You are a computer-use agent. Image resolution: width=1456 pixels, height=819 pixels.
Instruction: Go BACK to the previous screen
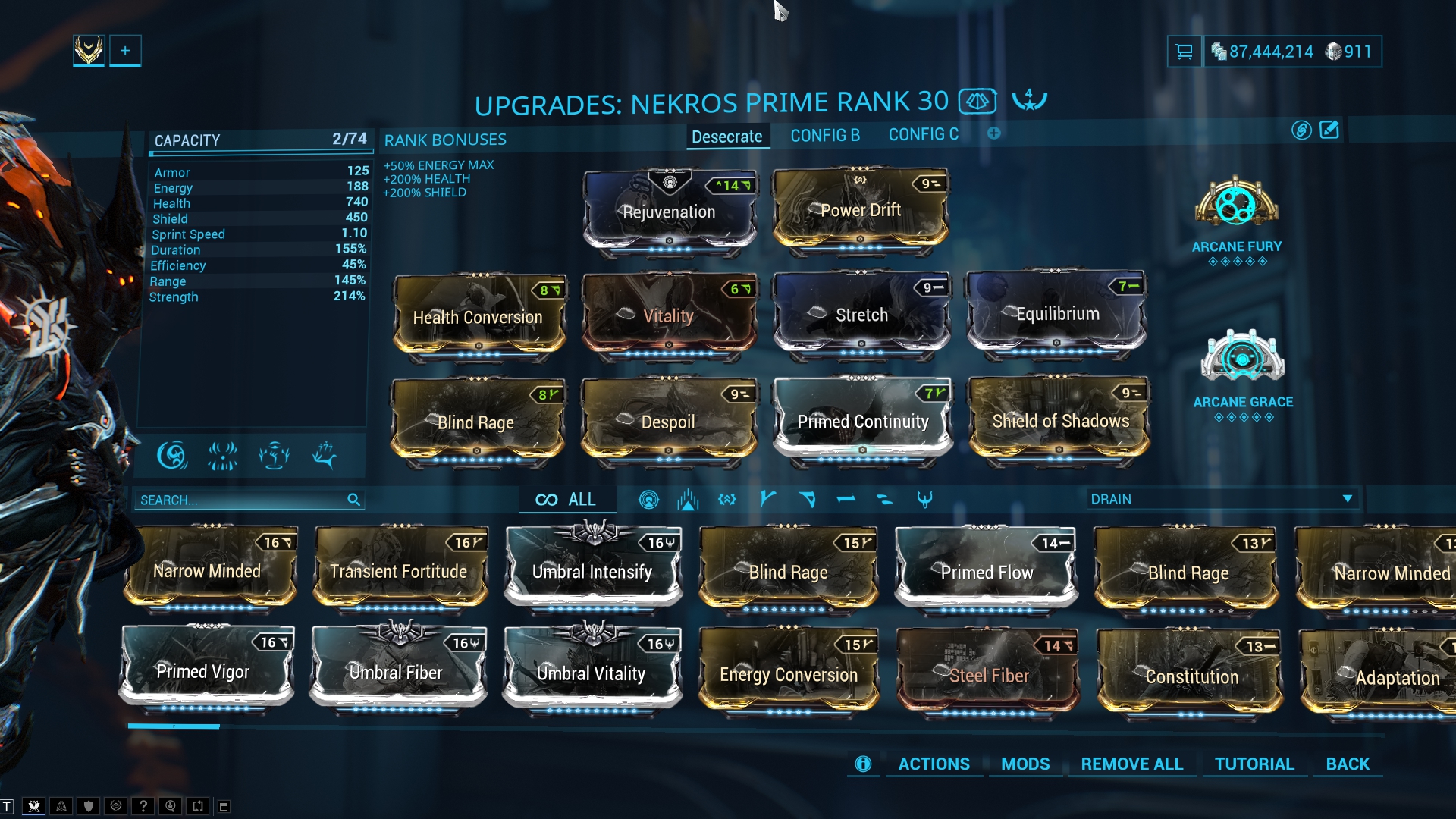[x=1348, y=764]
